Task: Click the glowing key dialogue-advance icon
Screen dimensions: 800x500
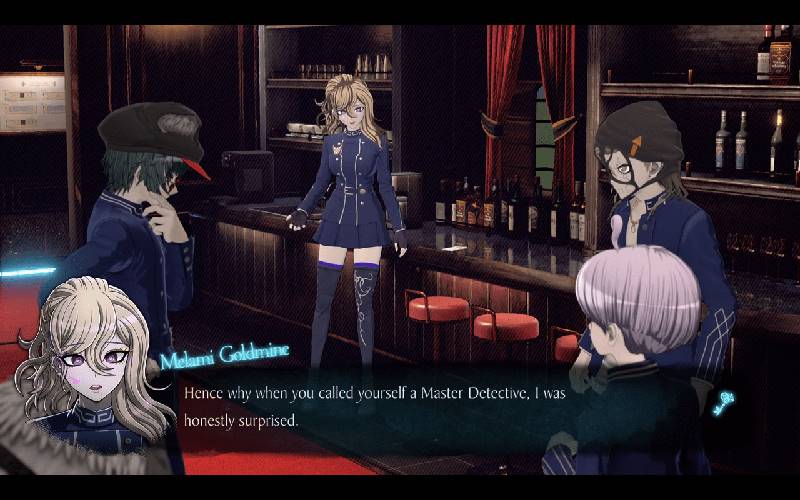Action: tap(724, 403)
